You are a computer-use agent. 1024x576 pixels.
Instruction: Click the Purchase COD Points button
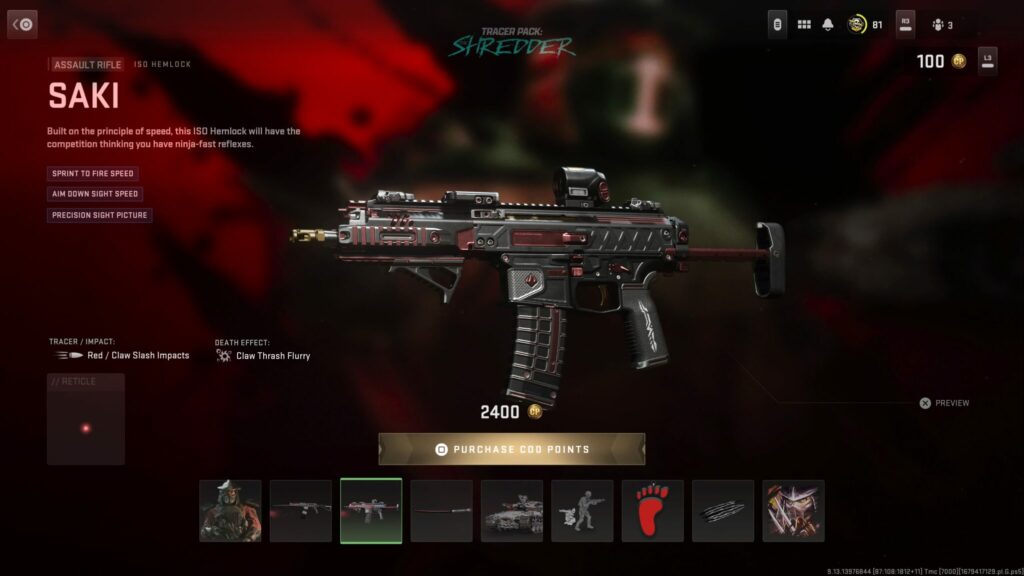511,449
